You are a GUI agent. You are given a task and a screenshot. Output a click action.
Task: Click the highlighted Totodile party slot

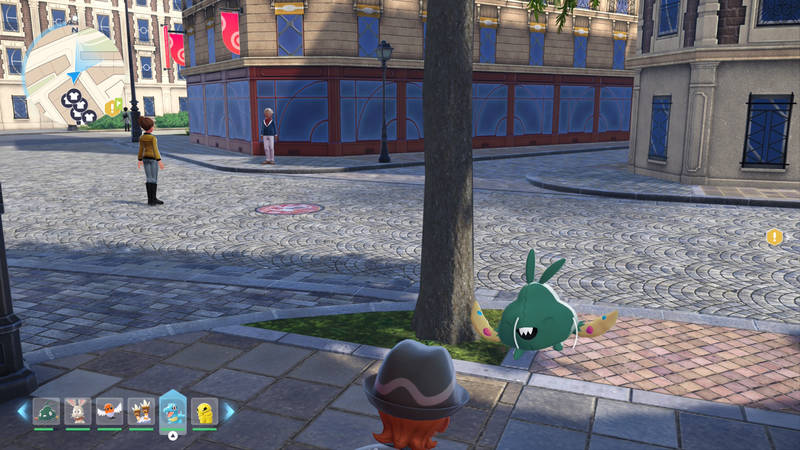pos(173,411)
